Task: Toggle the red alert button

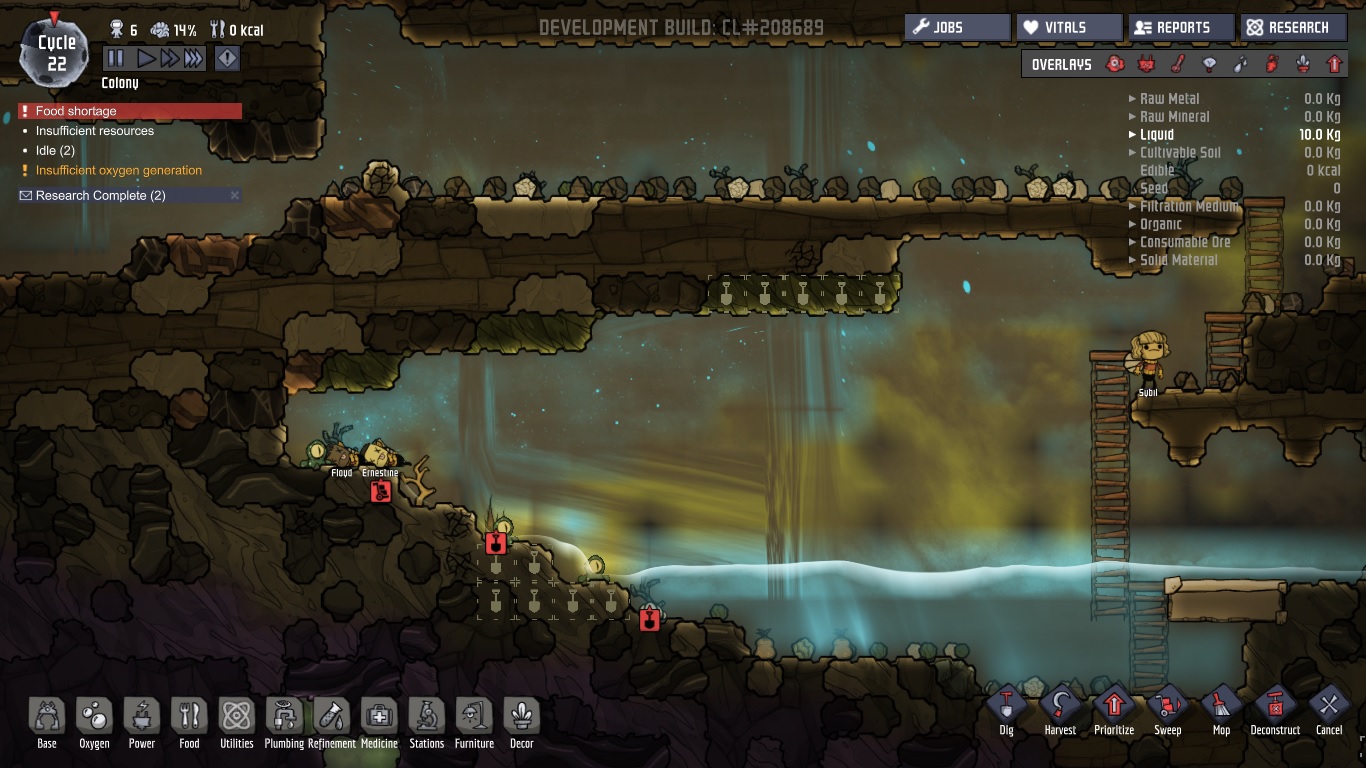Action: coord(227,59)
